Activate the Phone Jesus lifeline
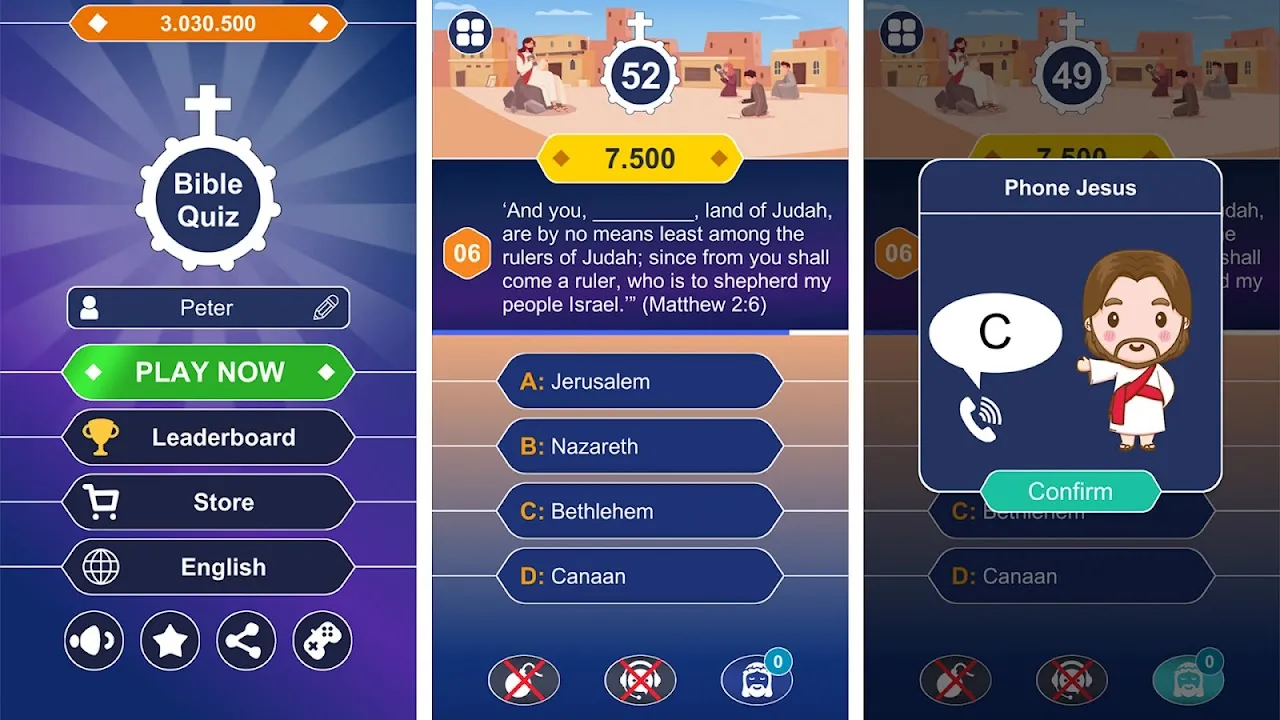 (x=640, y=678)
